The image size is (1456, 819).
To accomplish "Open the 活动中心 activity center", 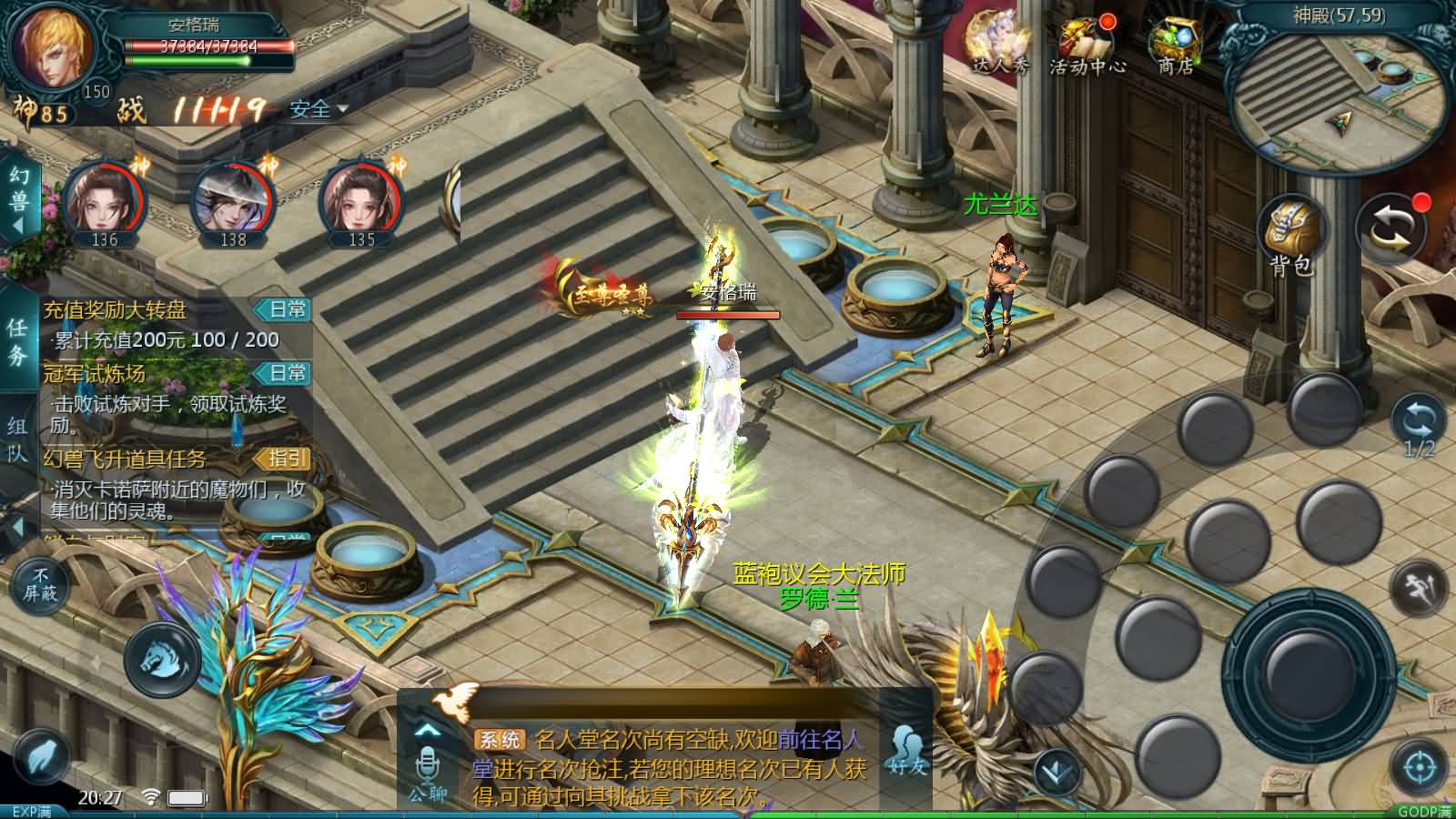I will [1087, 45].
